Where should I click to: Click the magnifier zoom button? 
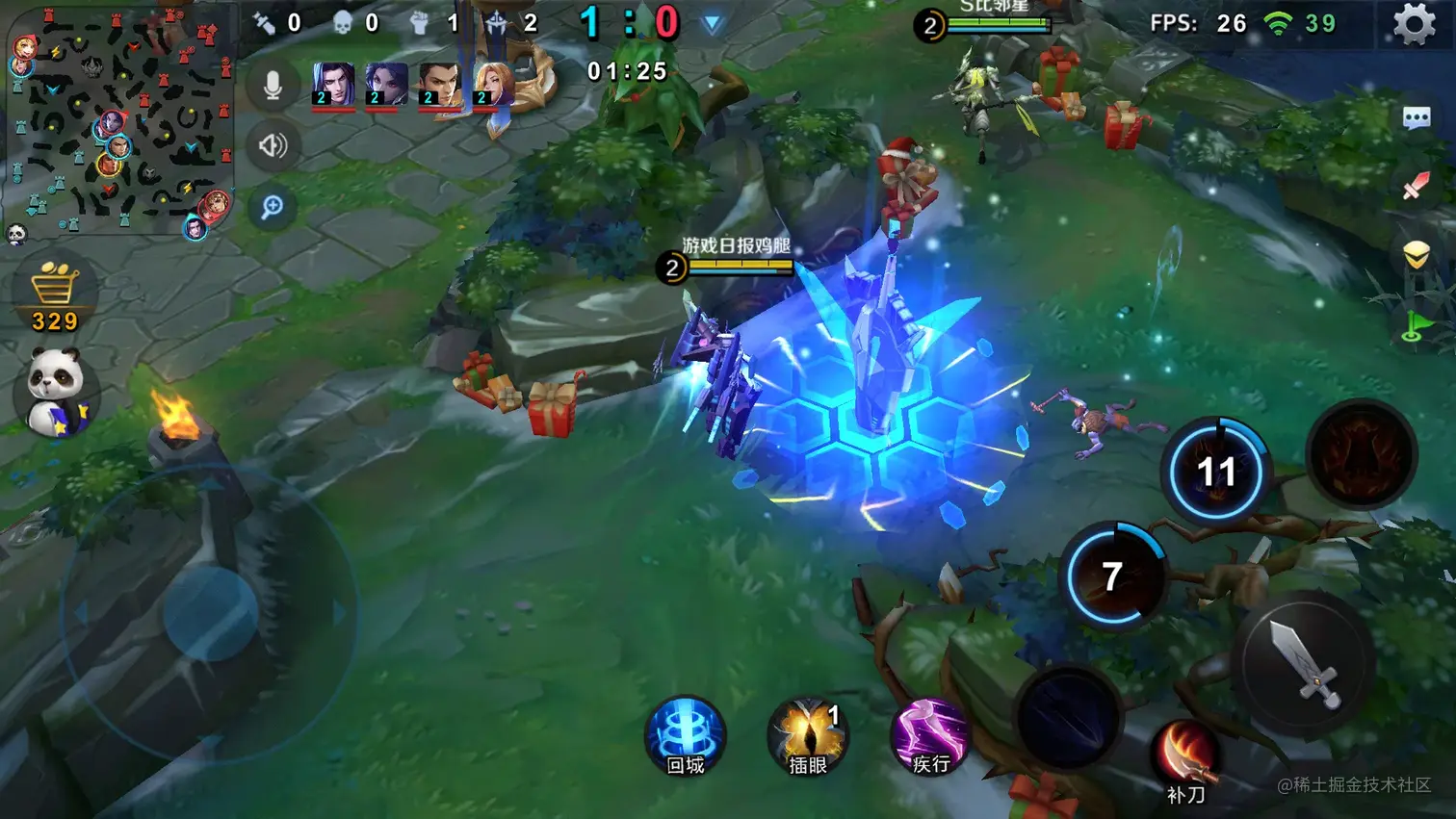(x=273, y=207)
